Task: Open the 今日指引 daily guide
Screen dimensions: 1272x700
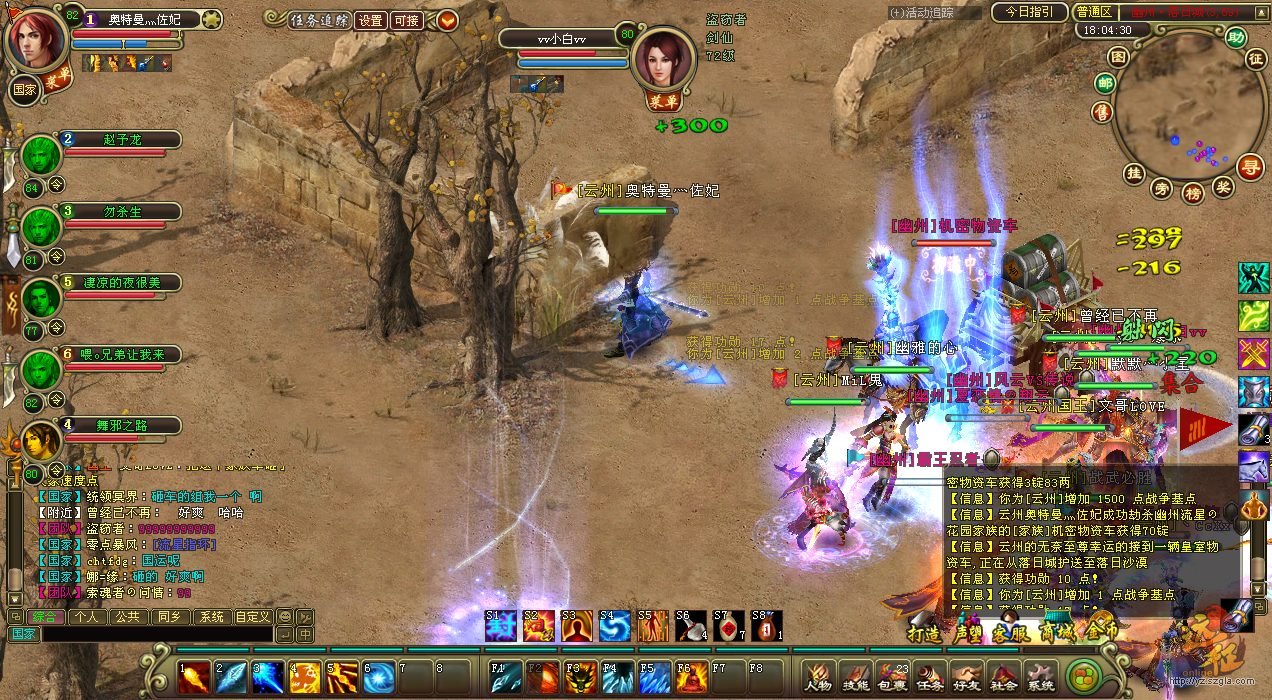Action: coord(1029,12)
